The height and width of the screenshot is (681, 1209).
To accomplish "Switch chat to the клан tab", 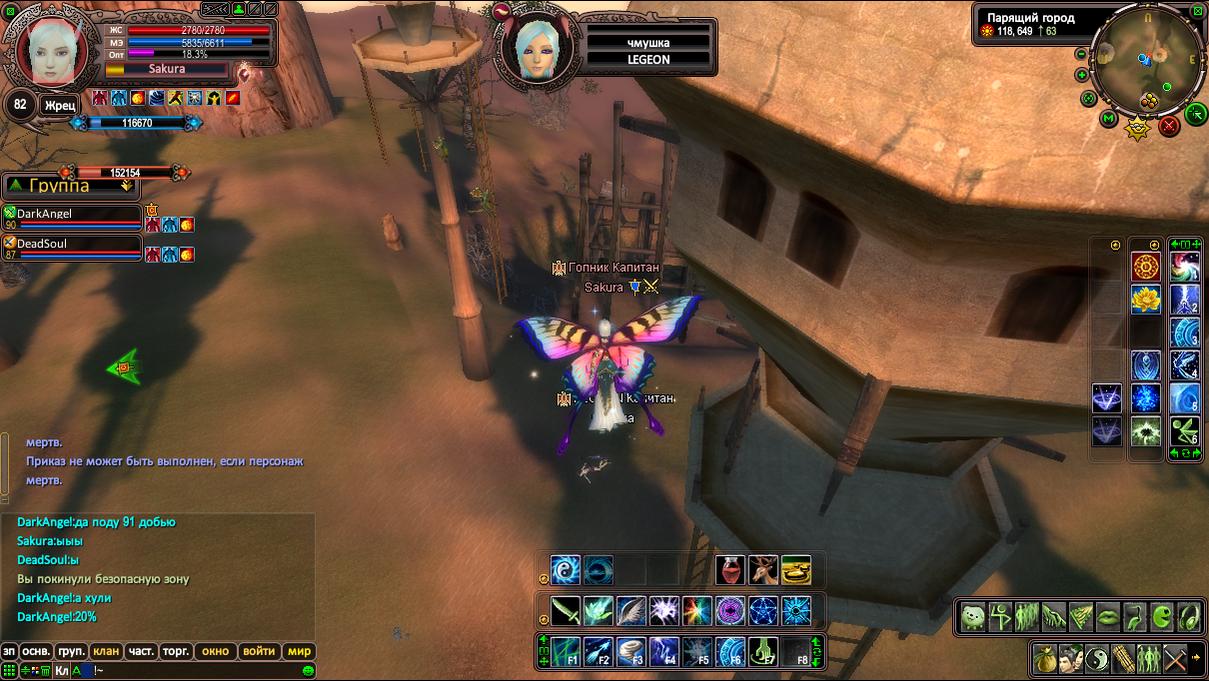I will pyautogui.click(x=106, y=651).
